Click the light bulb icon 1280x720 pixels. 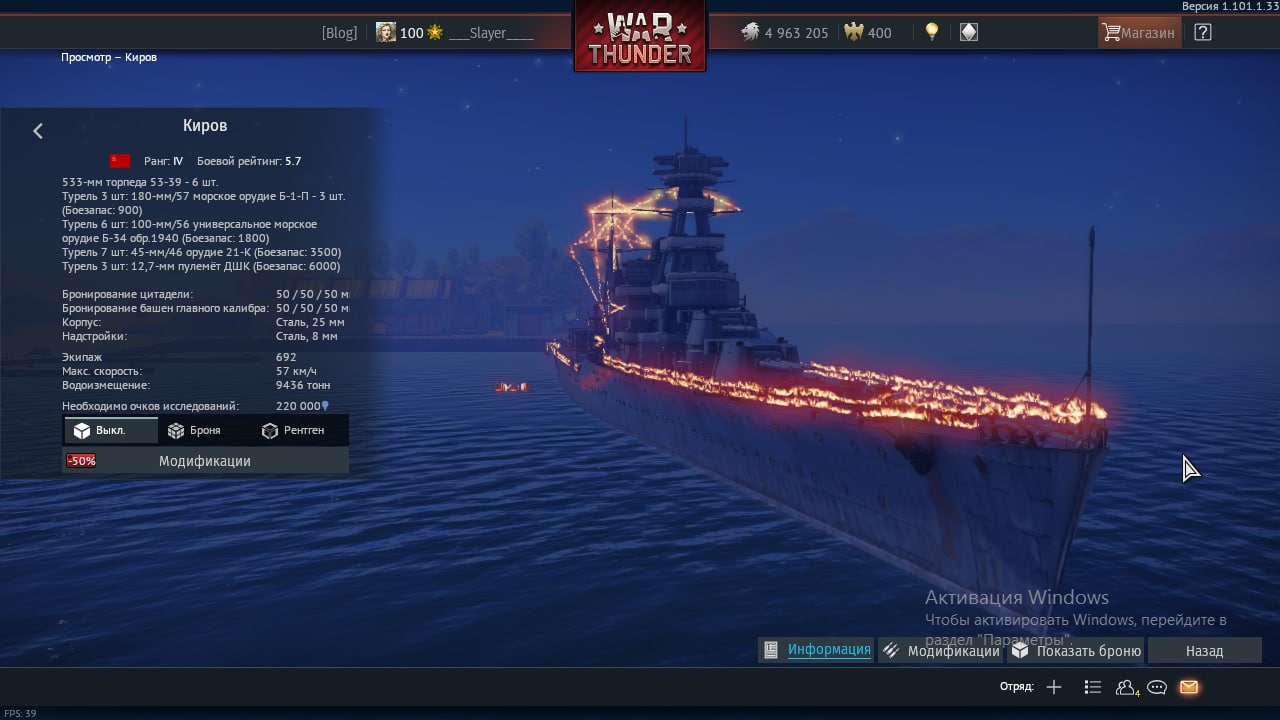(x=932, y=32)
